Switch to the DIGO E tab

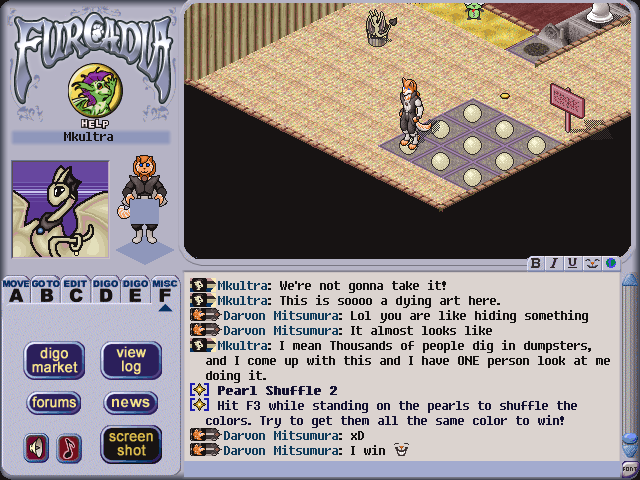[135, 290]
